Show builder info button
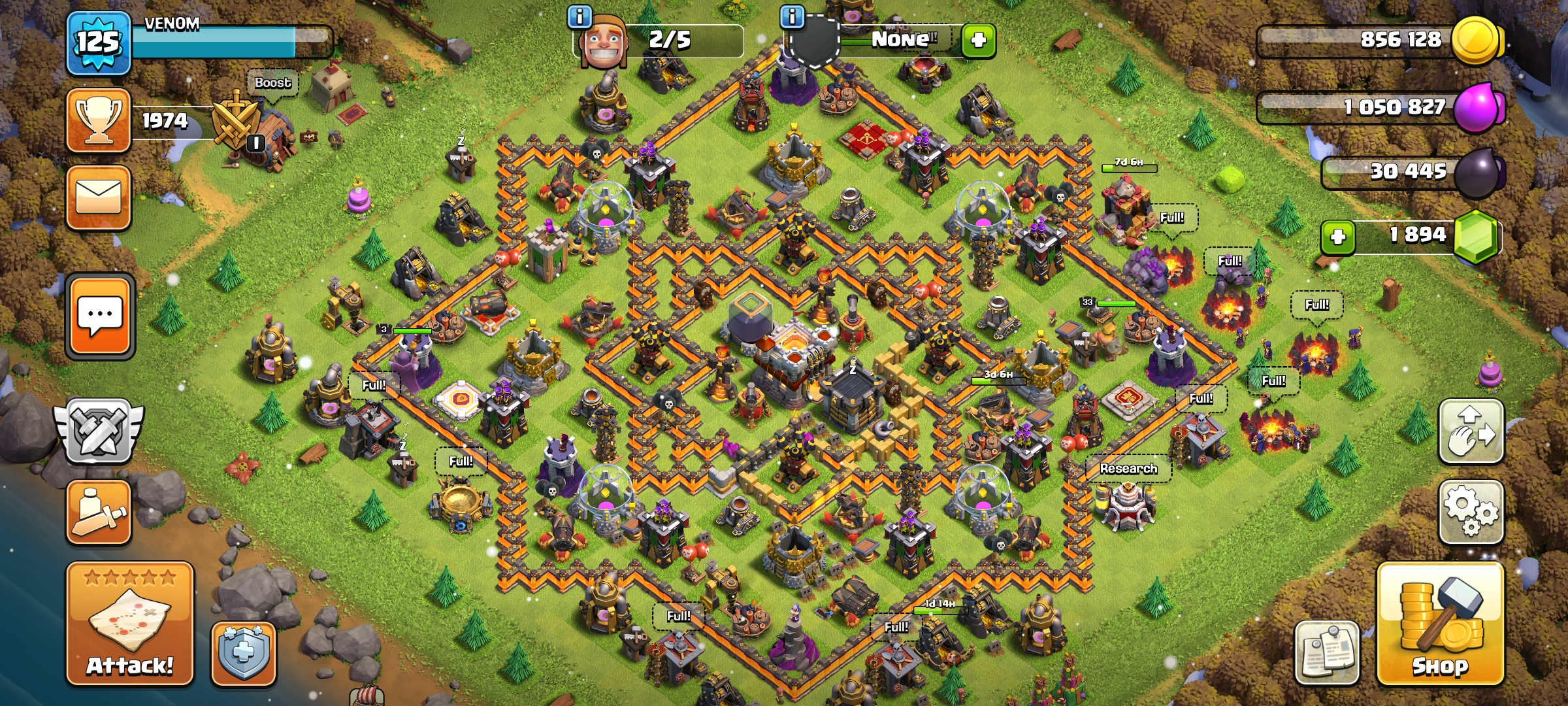Viewport: 1568px width, 706px height. [x=580, y=17]
